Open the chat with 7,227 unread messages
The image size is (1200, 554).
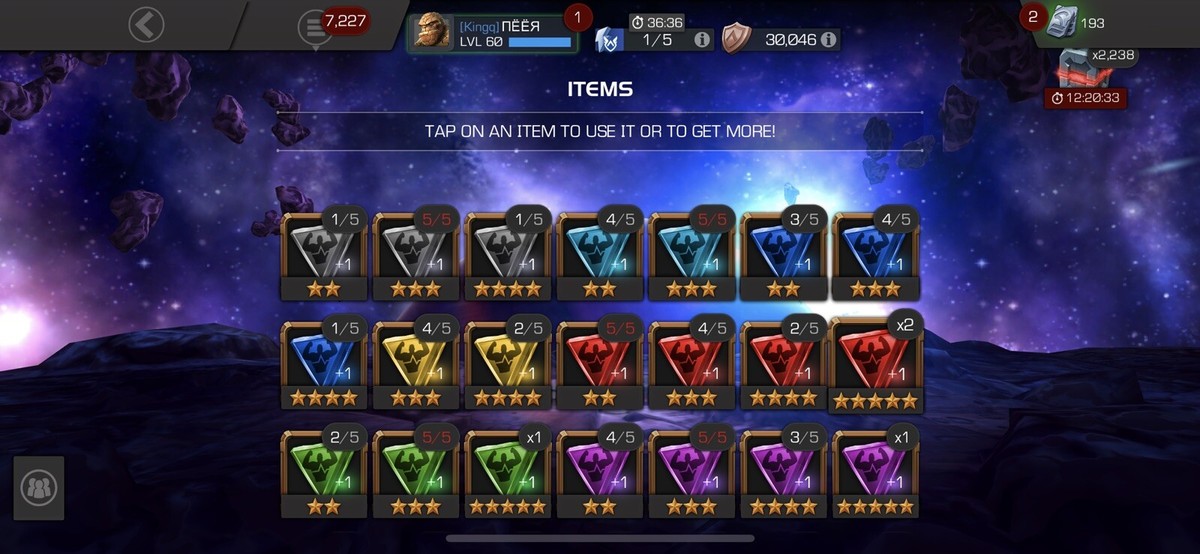tap(316, 27)
